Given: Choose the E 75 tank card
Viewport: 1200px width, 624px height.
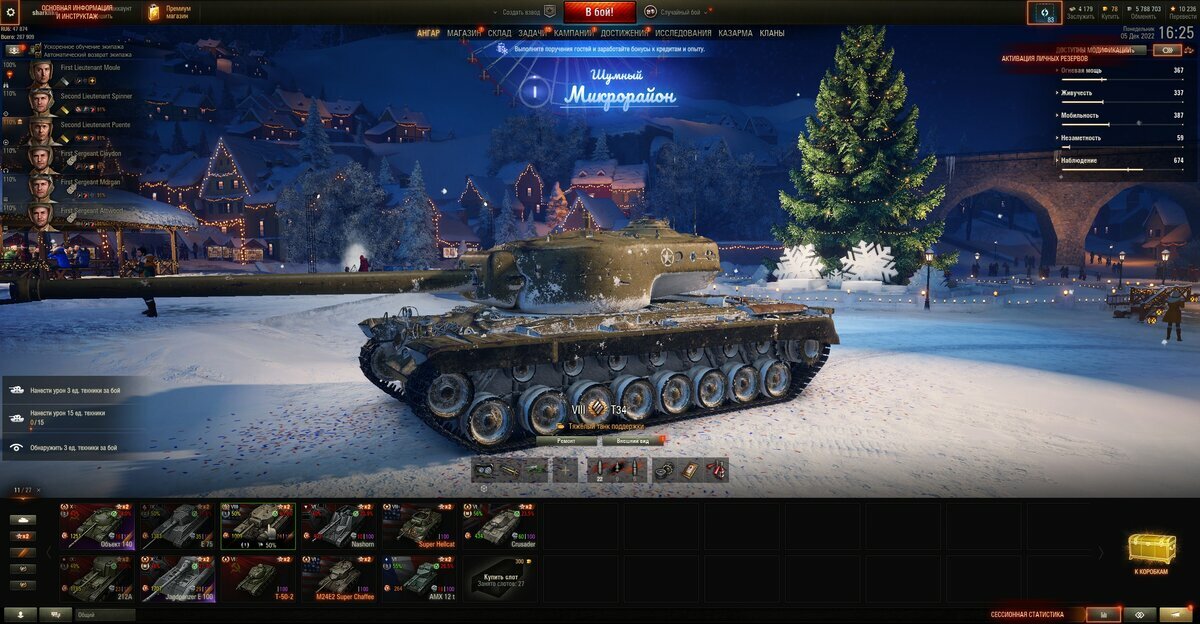Looking at the screenshot, I should pyautogui.click(x=177, y=525).
